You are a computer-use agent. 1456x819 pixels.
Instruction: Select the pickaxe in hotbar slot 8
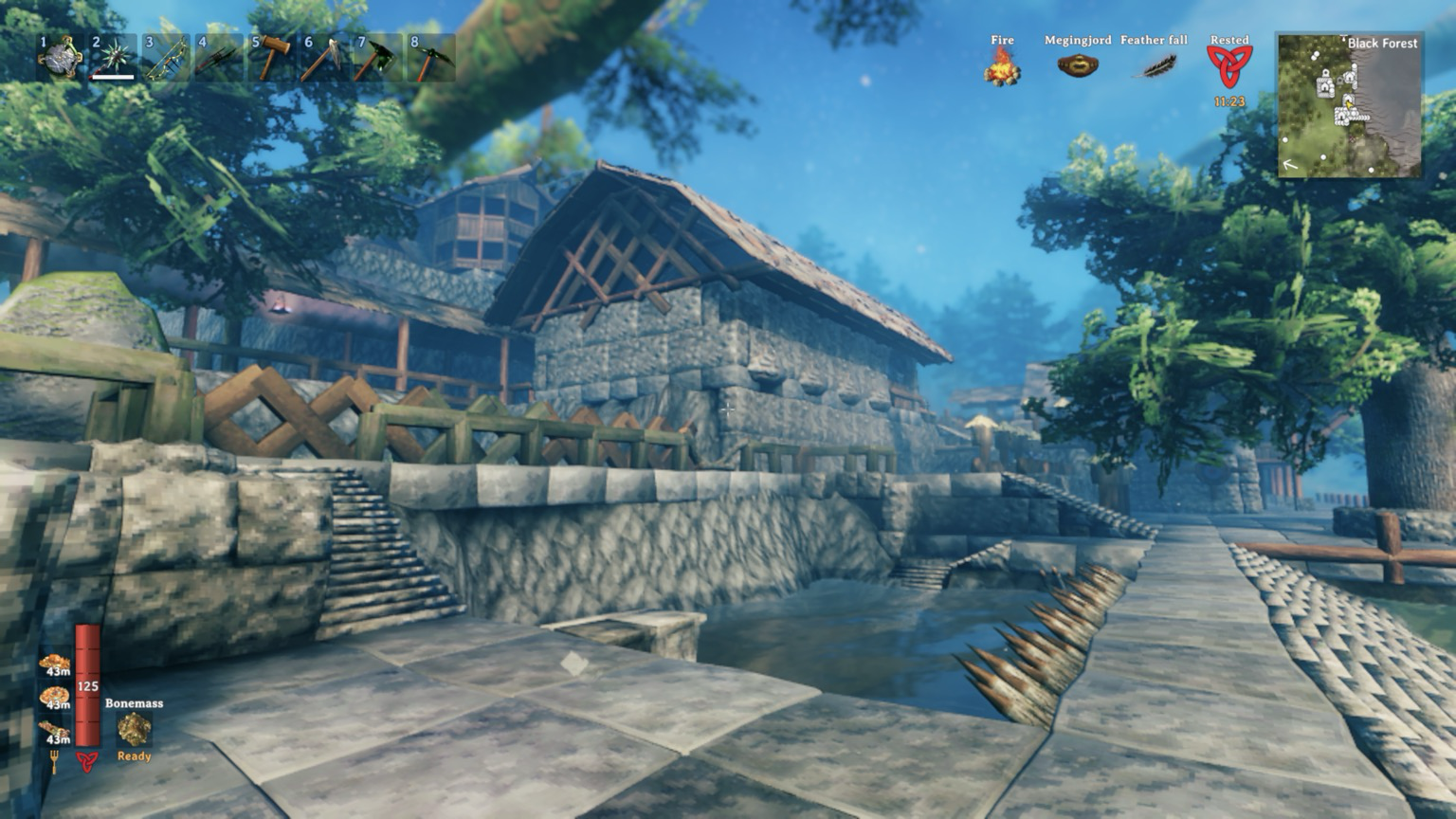pyautogui.click(x=431, y=59)
